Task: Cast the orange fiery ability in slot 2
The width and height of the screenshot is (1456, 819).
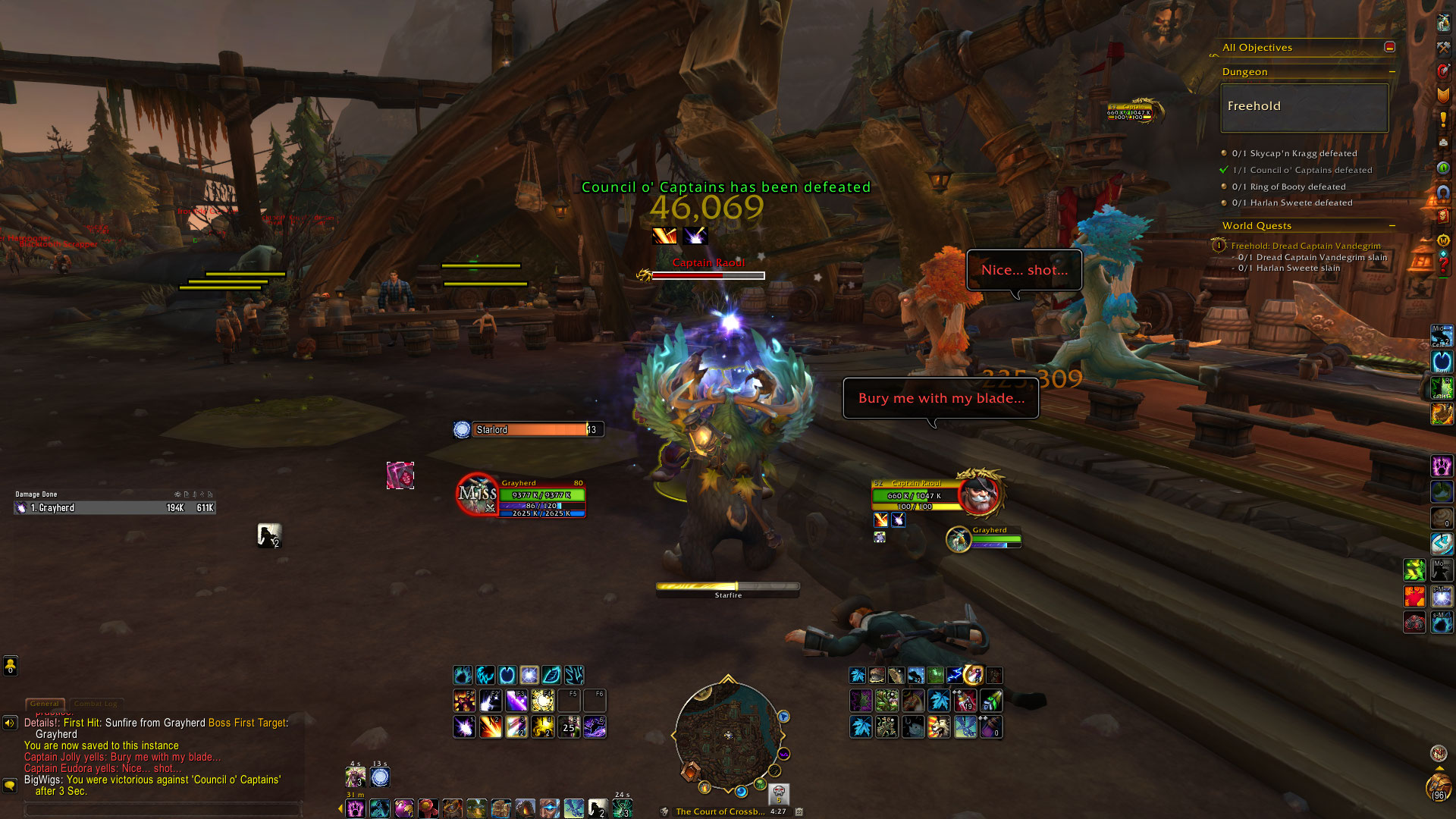Action: (491, 727)
